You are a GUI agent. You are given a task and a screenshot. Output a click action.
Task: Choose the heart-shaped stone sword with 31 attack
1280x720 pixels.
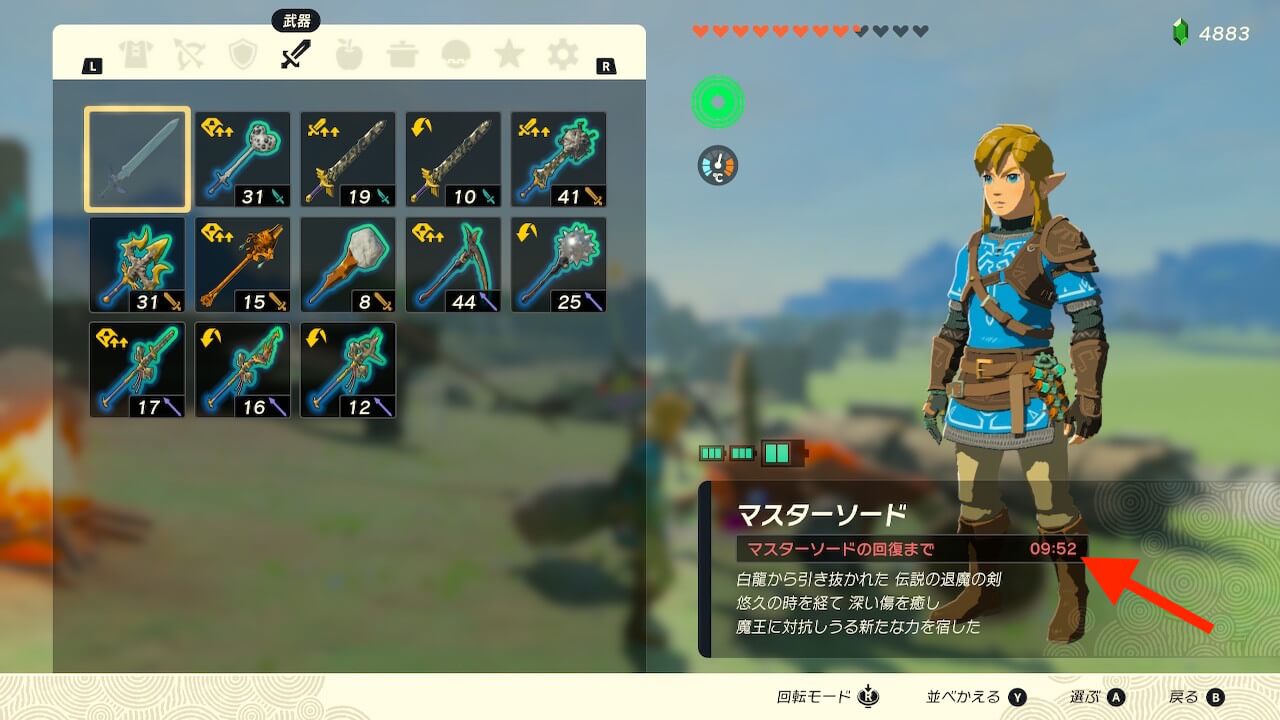[x=243, y=159]
